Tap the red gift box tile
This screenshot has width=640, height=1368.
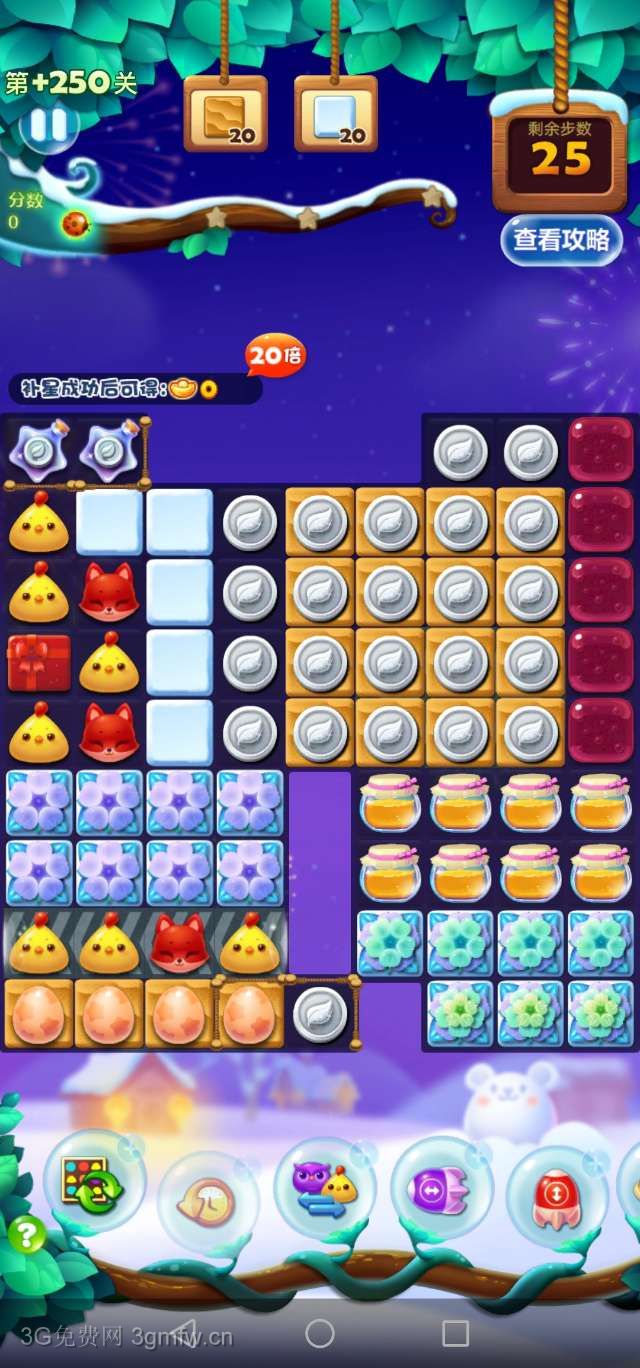[x=39, y=662]
